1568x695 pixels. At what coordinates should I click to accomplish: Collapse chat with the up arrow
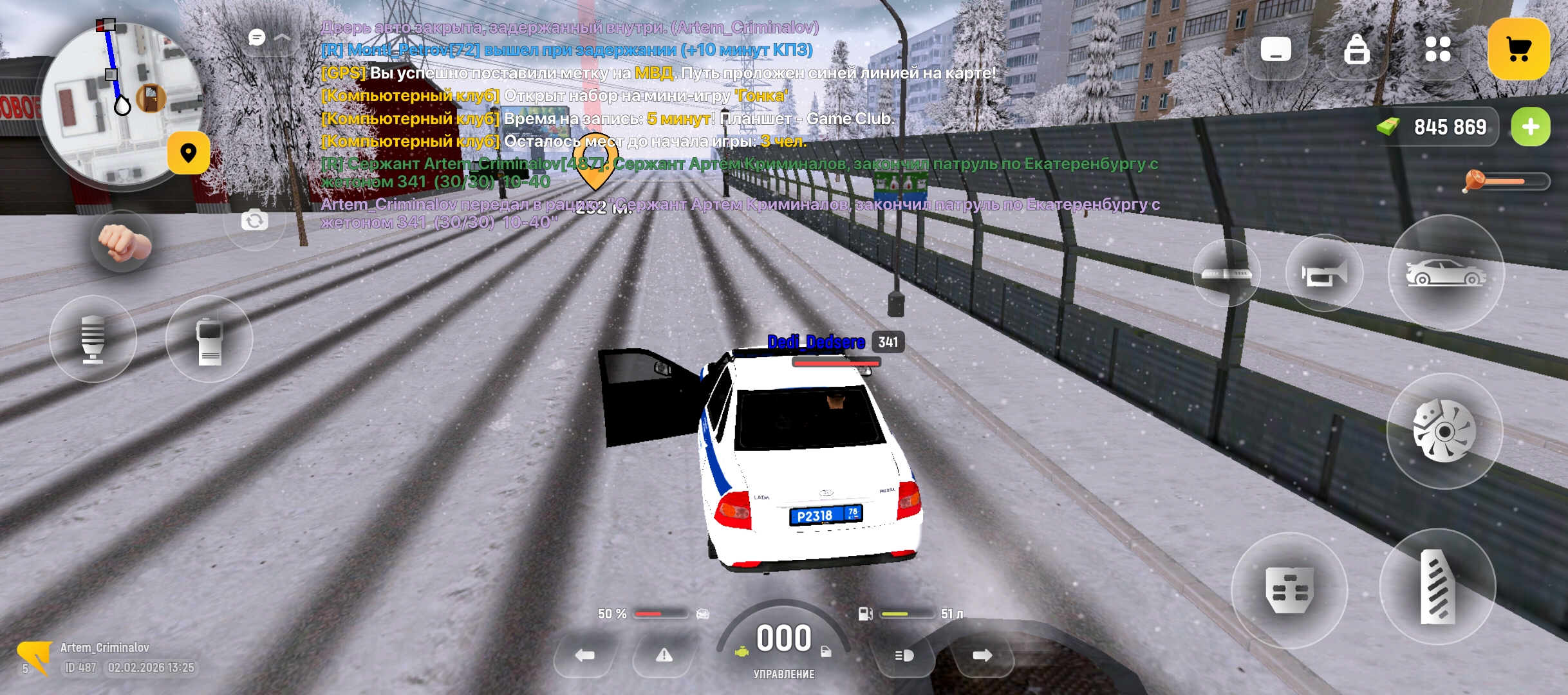coord(283,38)
